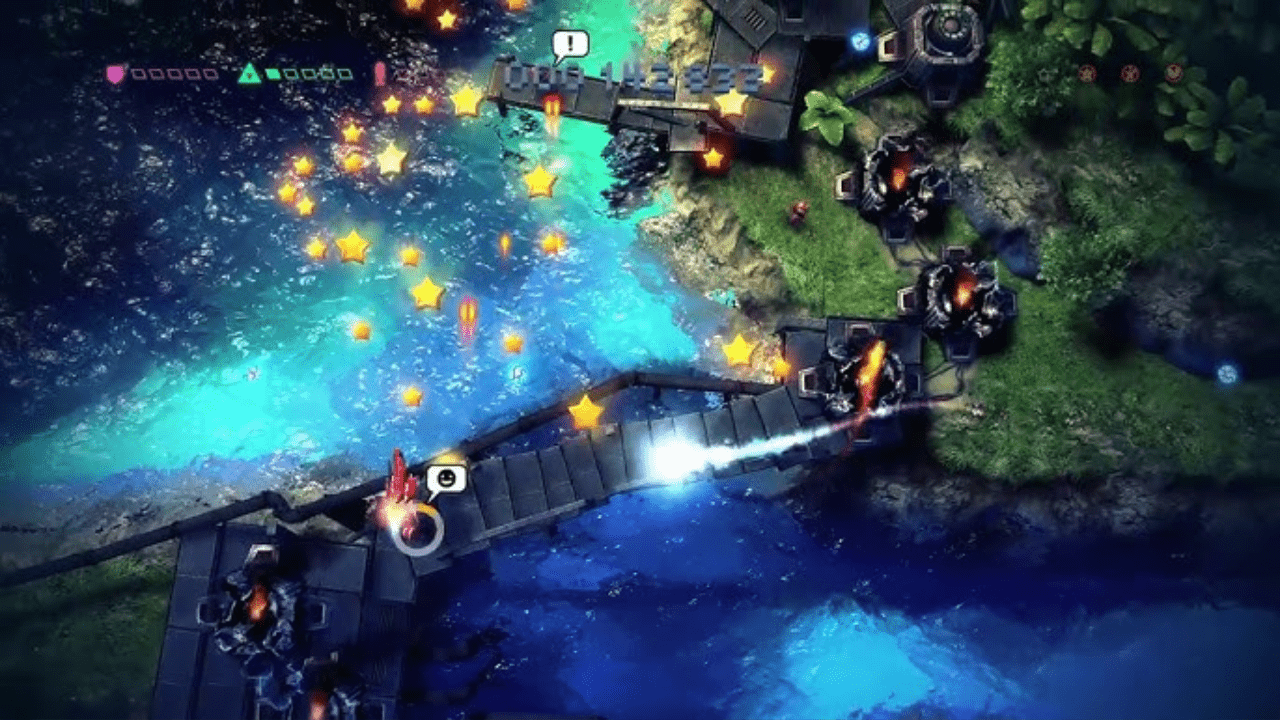
Task: Trigger the green triangle laser icon
Action: 249,73
